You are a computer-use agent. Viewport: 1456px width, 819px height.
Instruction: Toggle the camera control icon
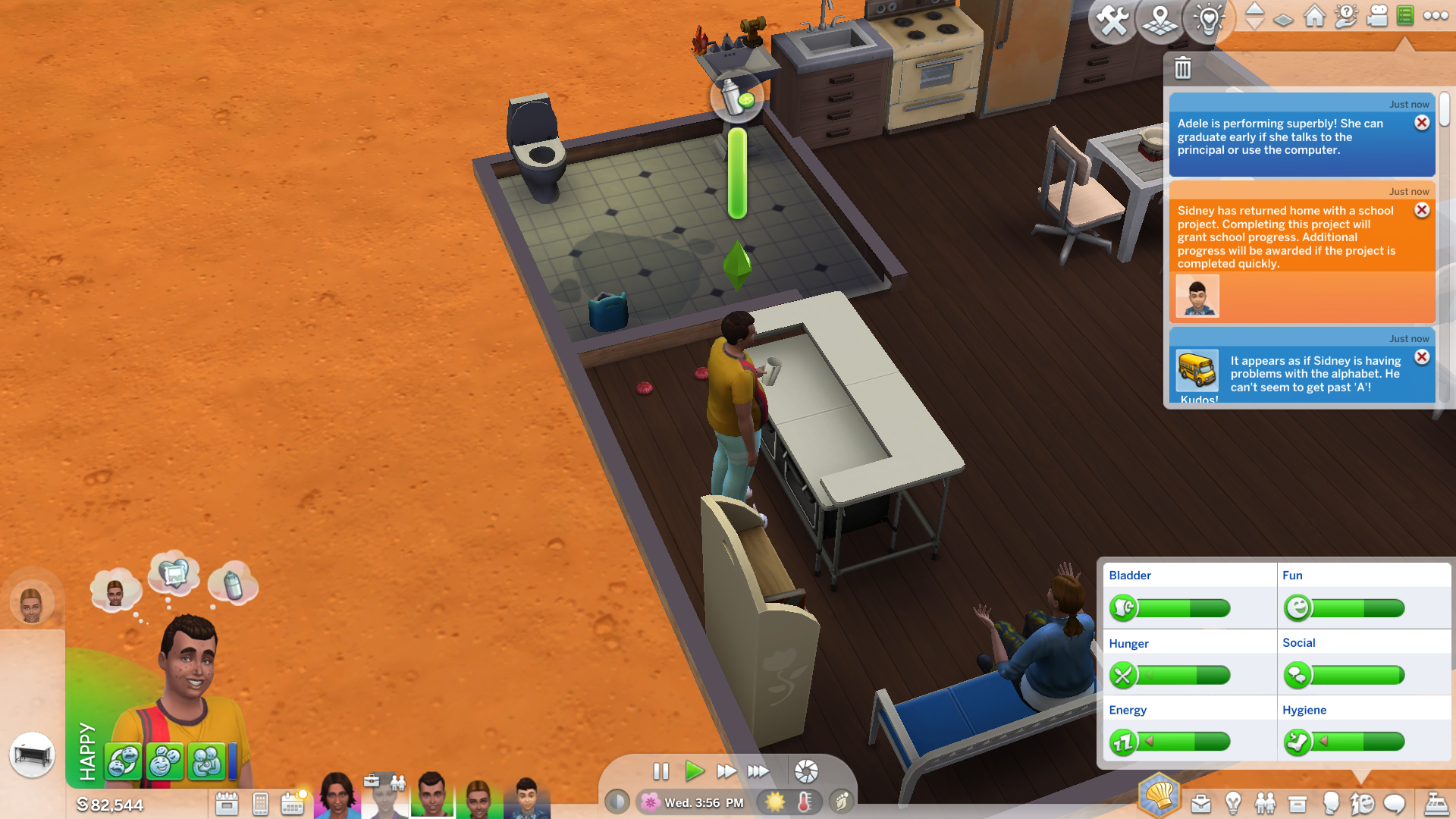(x=1377, y=16)
